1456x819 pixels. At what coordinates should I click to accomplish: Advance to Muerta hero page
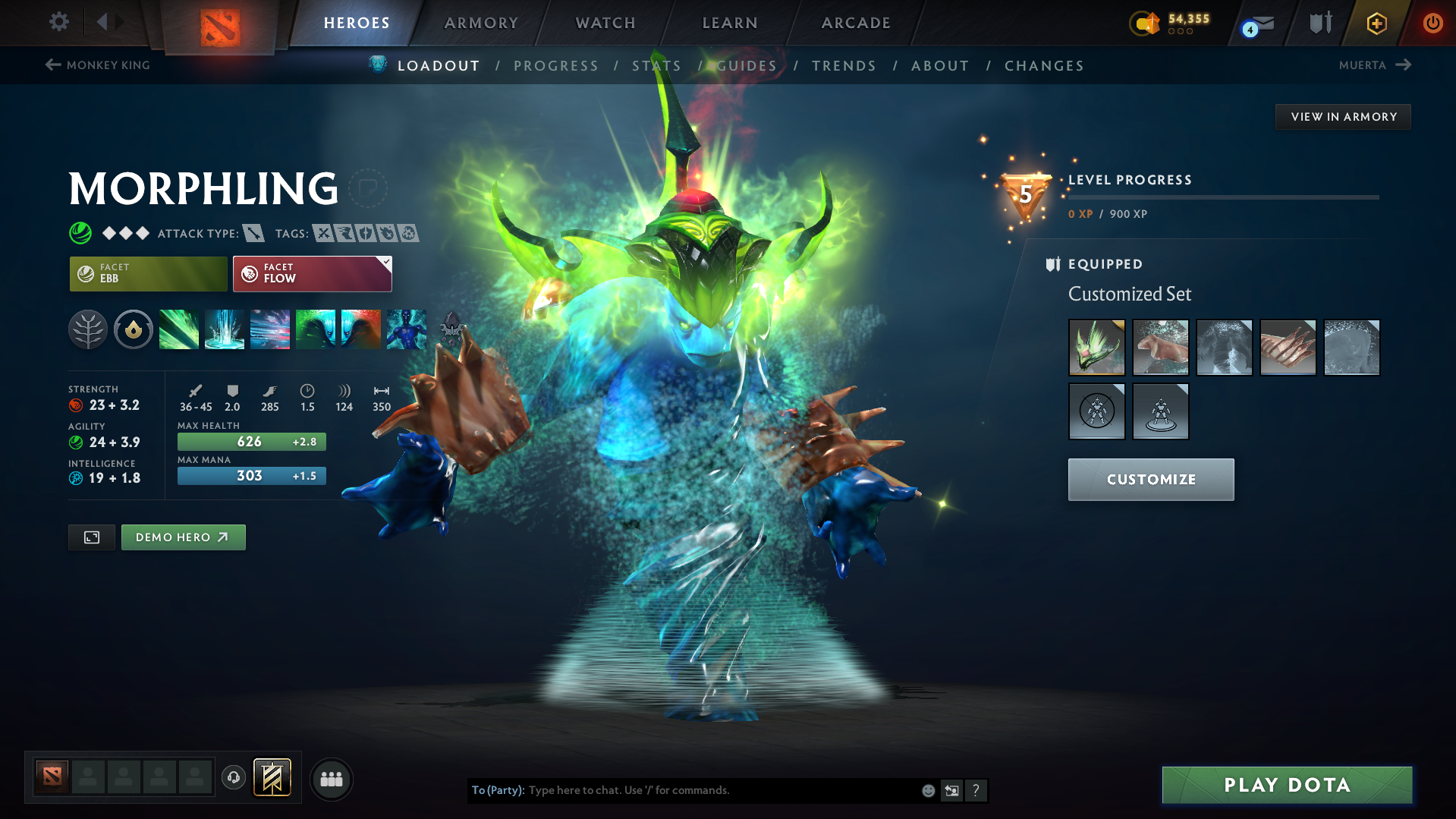[1375, 65]
